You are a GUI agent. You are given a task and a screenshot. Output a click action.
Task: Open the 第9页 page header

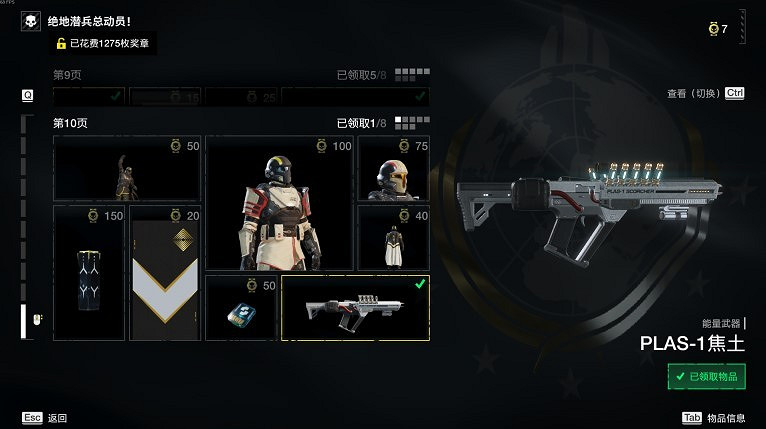pos(66,74)
